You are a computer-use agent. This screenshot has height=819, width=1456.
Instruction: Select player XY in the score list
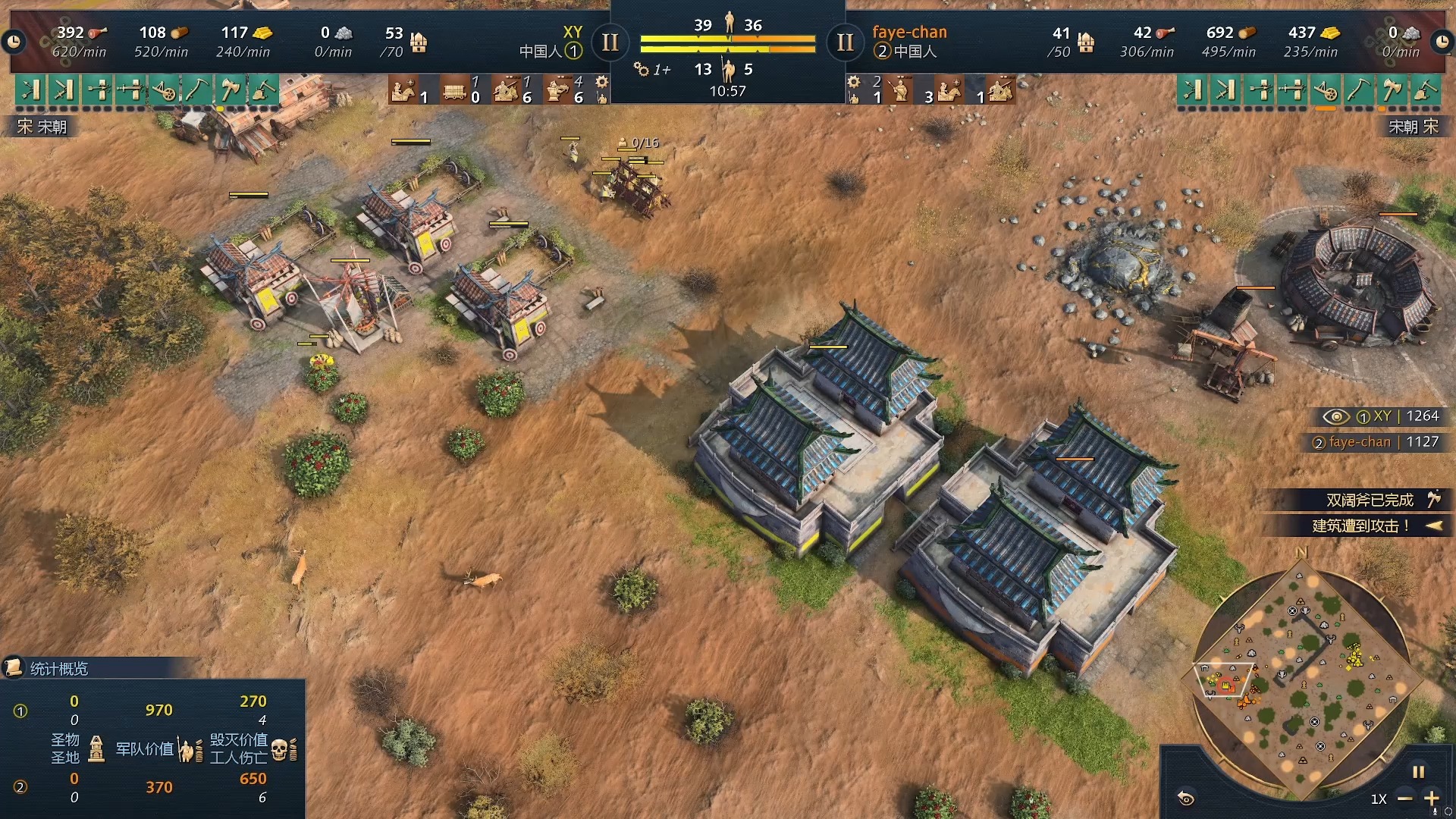[x=1382, y=416]
